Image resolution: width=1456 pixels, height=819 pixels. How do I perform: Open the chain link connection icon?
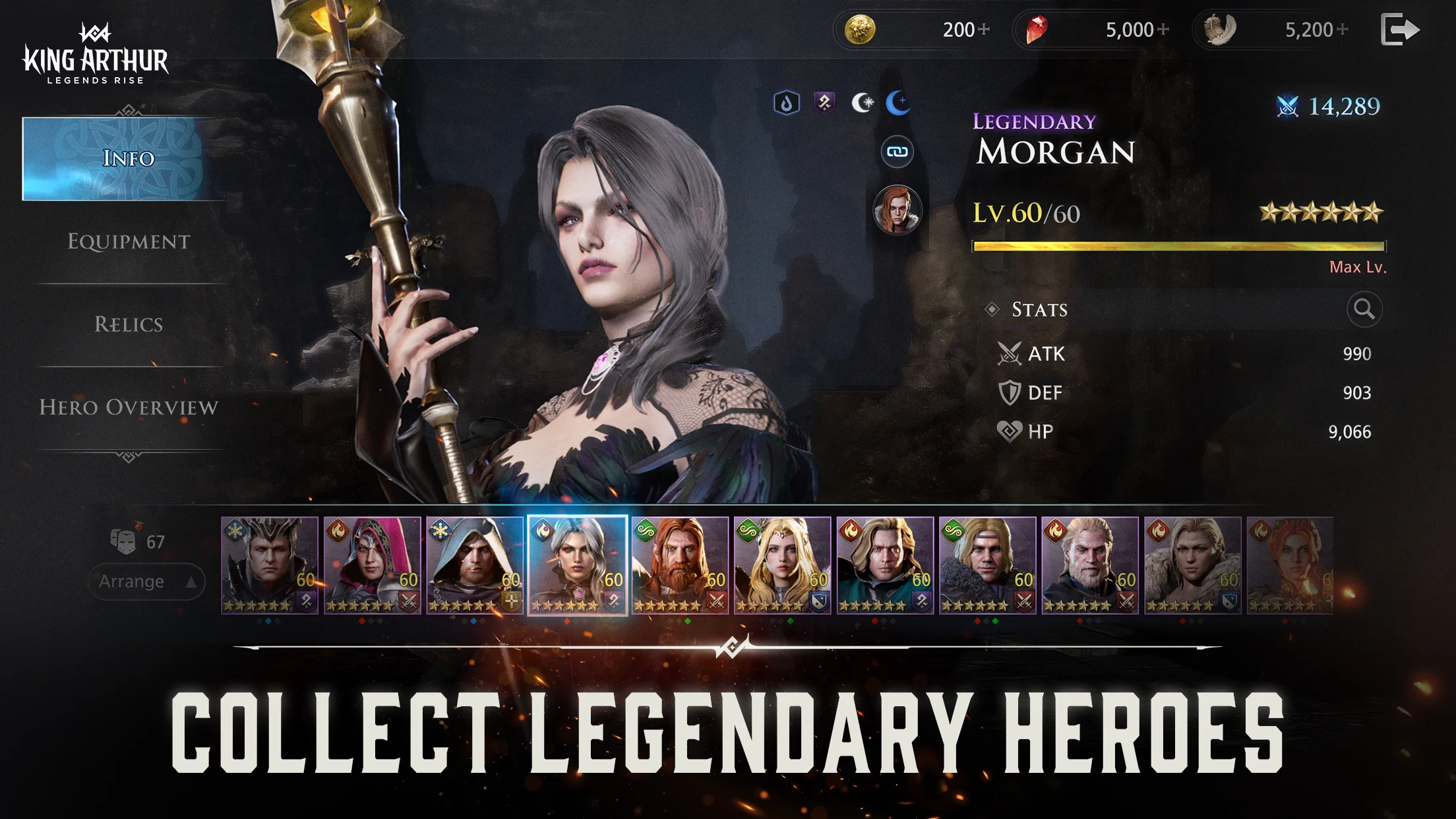click(x=897, y=150)
